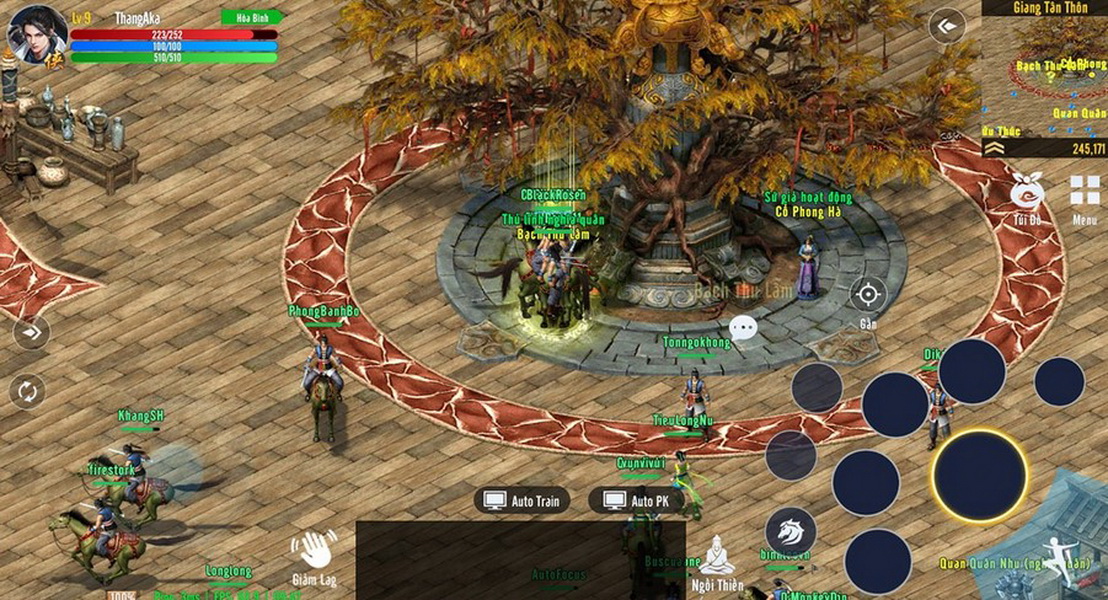
Task: Expand the chevron button below the minimap
Action: coord(994,148)
